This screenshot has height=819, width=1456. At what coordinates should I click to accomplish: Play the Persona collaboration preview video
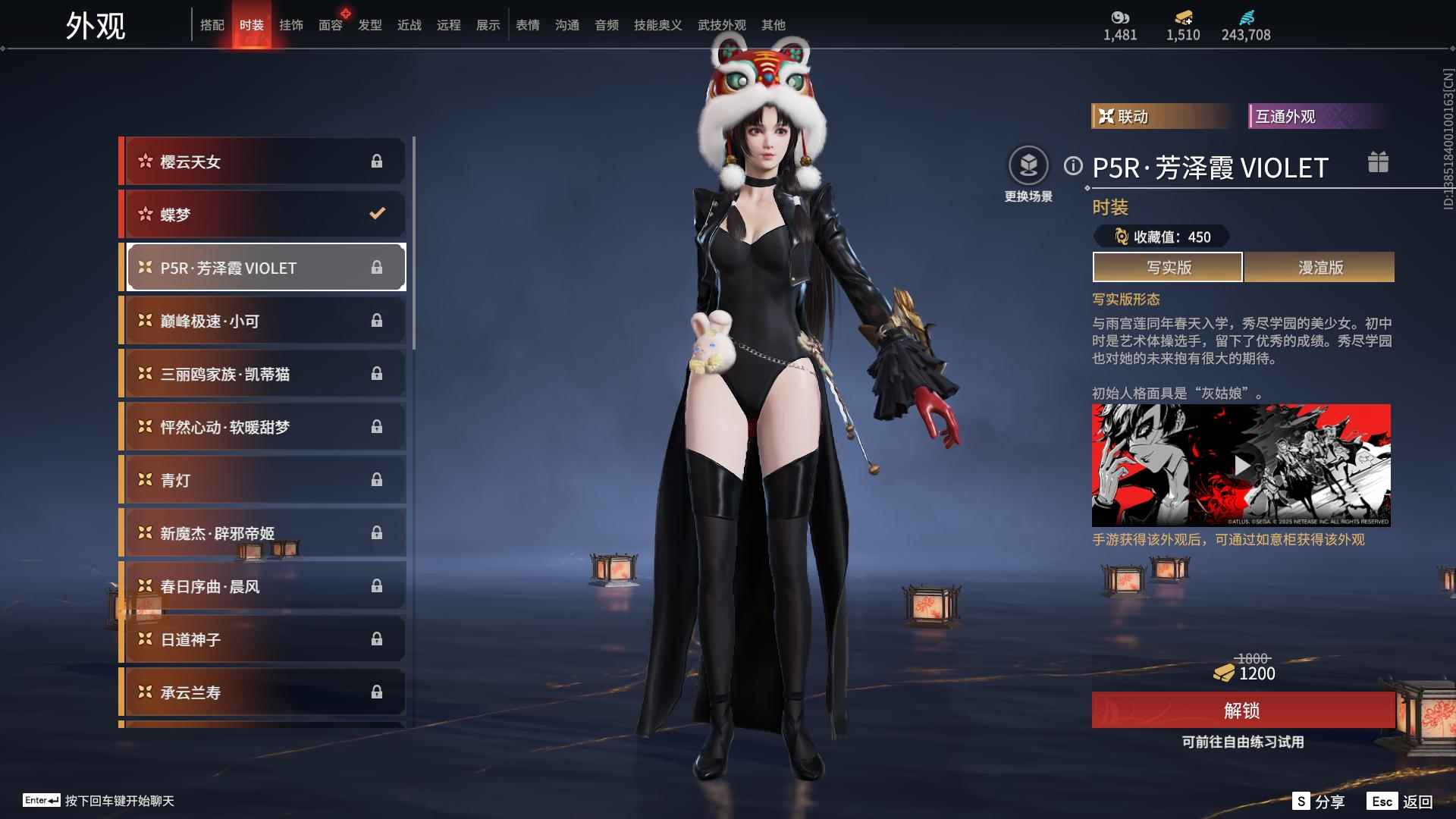coord(1241,465)
